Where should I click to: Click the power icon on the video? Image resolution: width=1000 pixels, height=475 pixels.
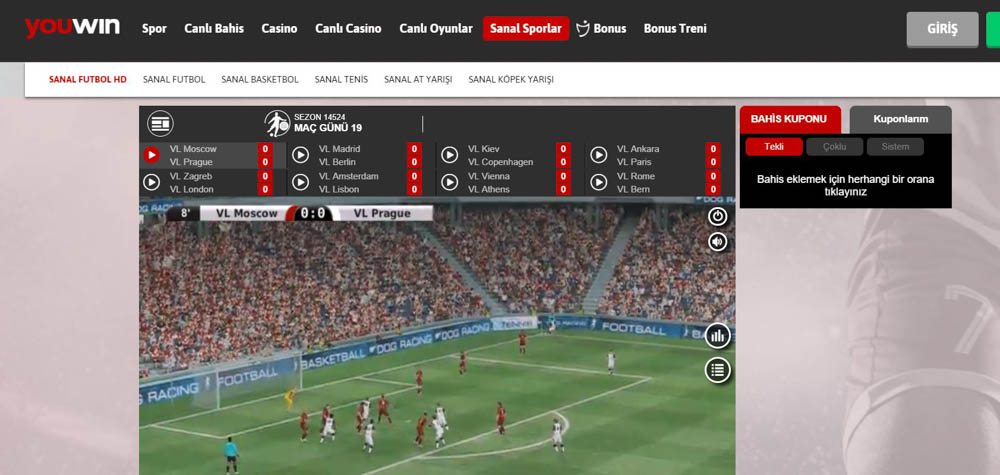click(717, 216)
